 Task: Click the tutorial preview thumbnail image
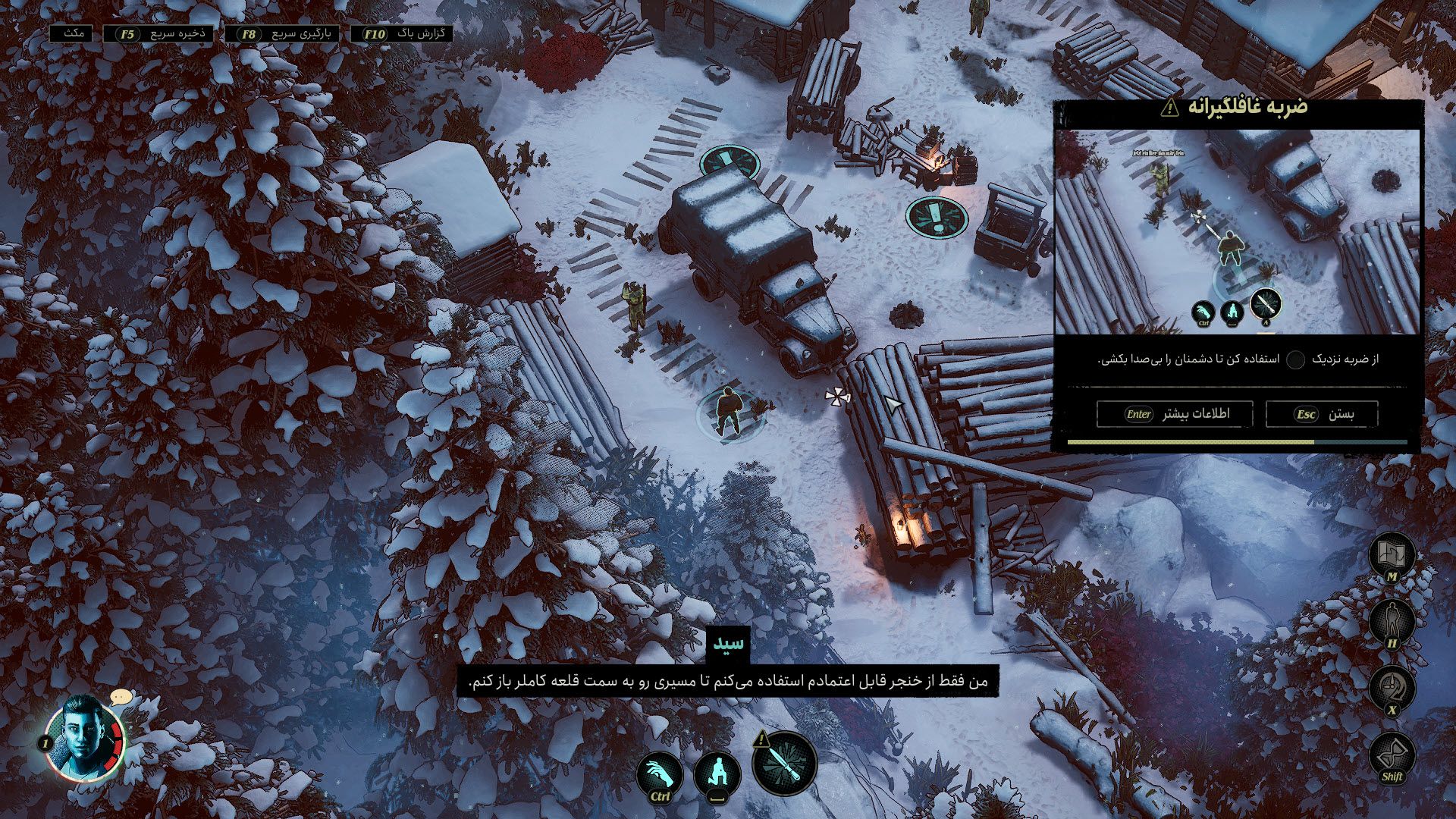point(1237,231)
